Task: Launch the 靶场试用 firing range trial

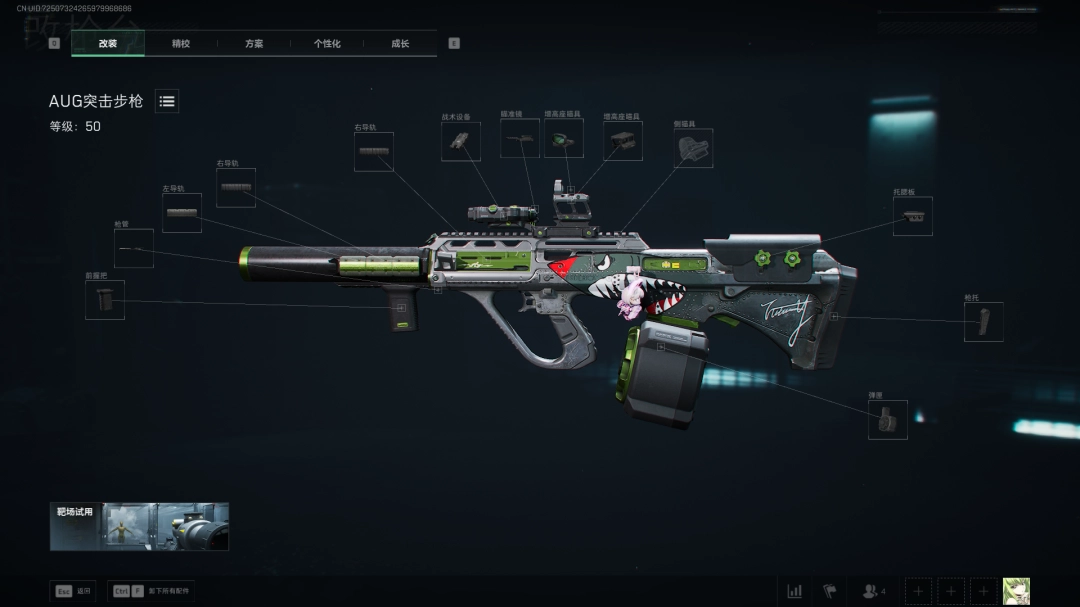Action: 139,526
